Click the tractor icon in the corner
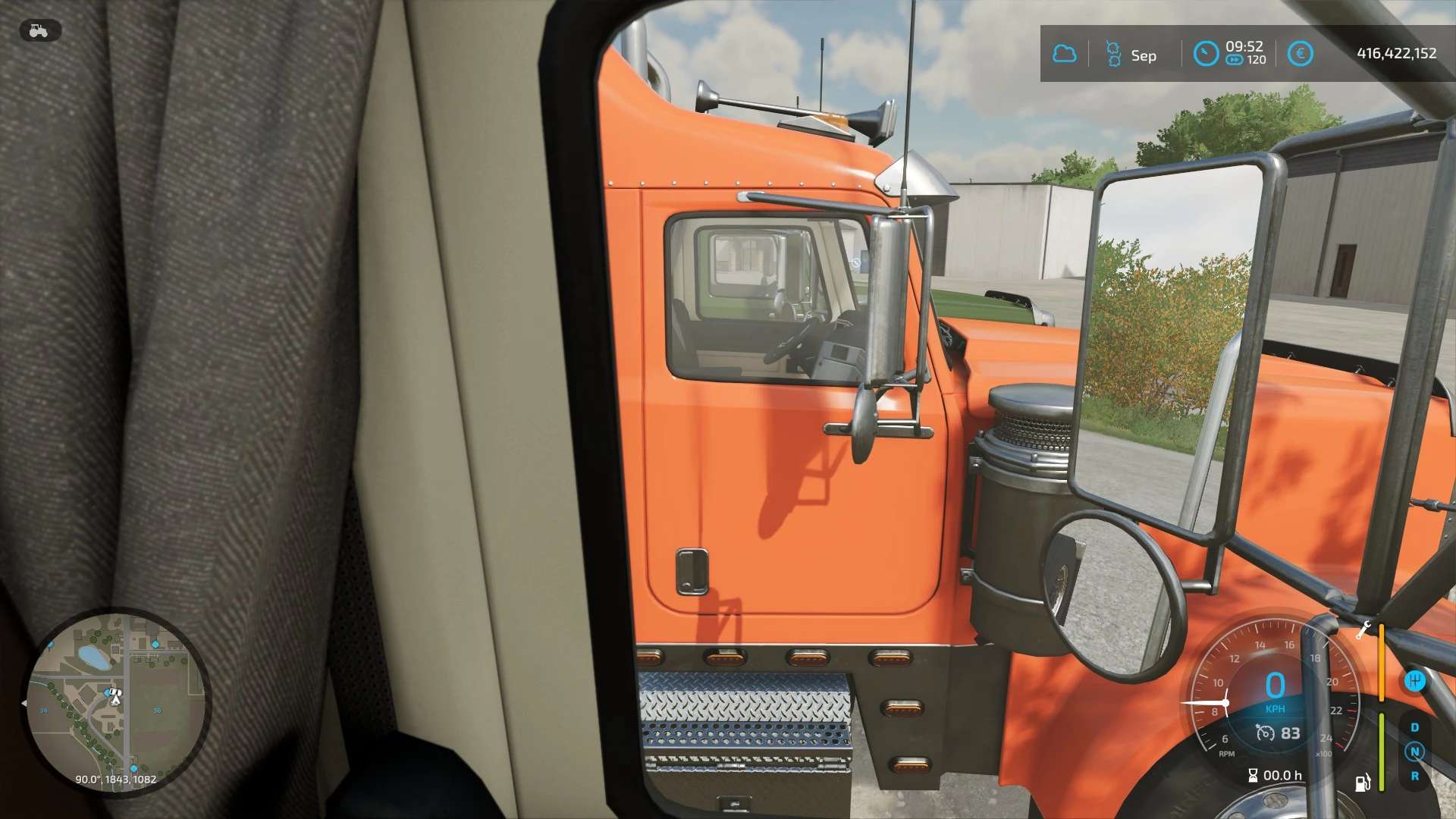Screen dimensions: 1456x819 pyautogui.click(x=39, y=30)
